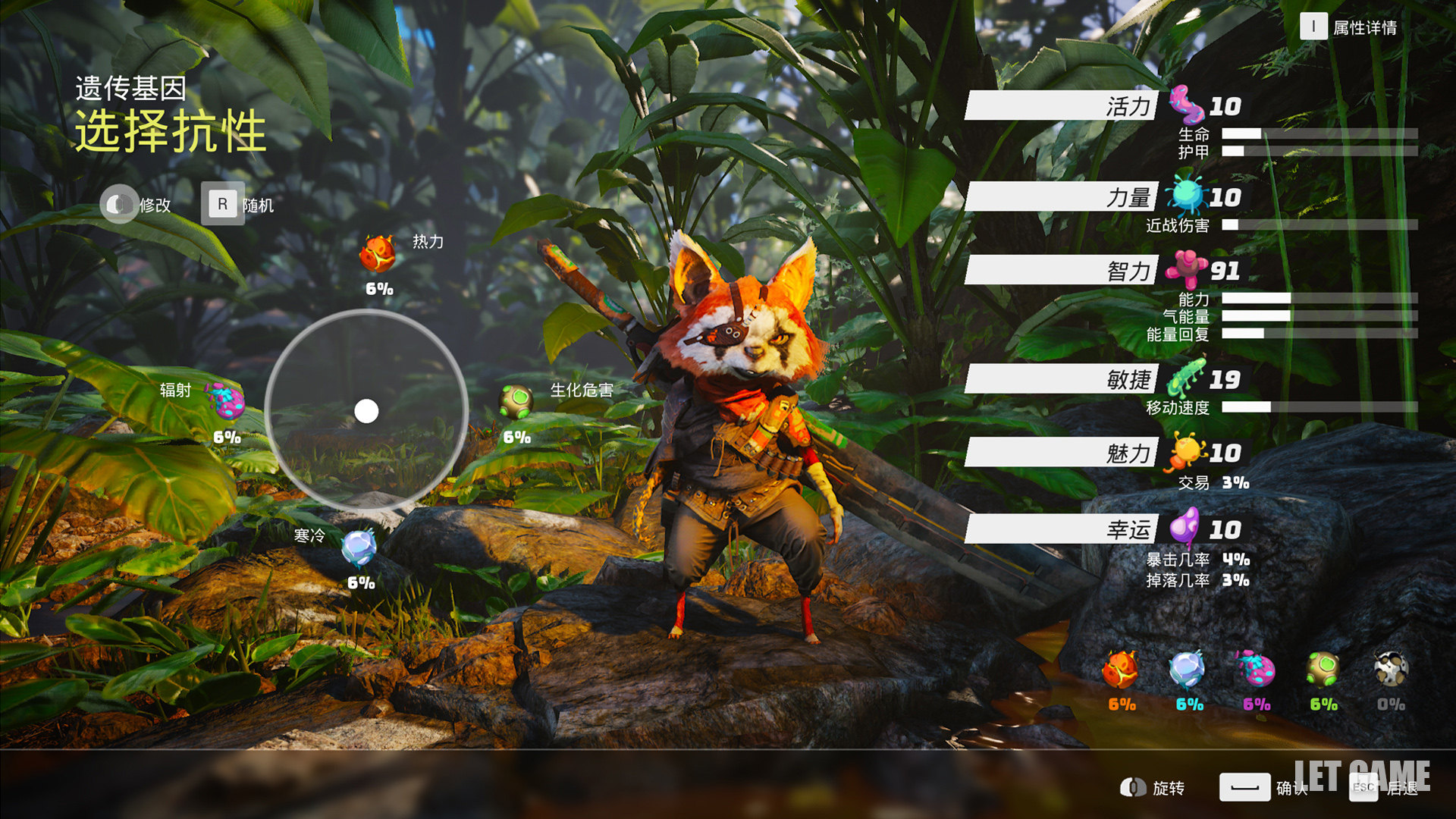Select the 寒冷 cold resistance icon
The width and height of the screenshot is (1456, 819).
pos(359,548)
